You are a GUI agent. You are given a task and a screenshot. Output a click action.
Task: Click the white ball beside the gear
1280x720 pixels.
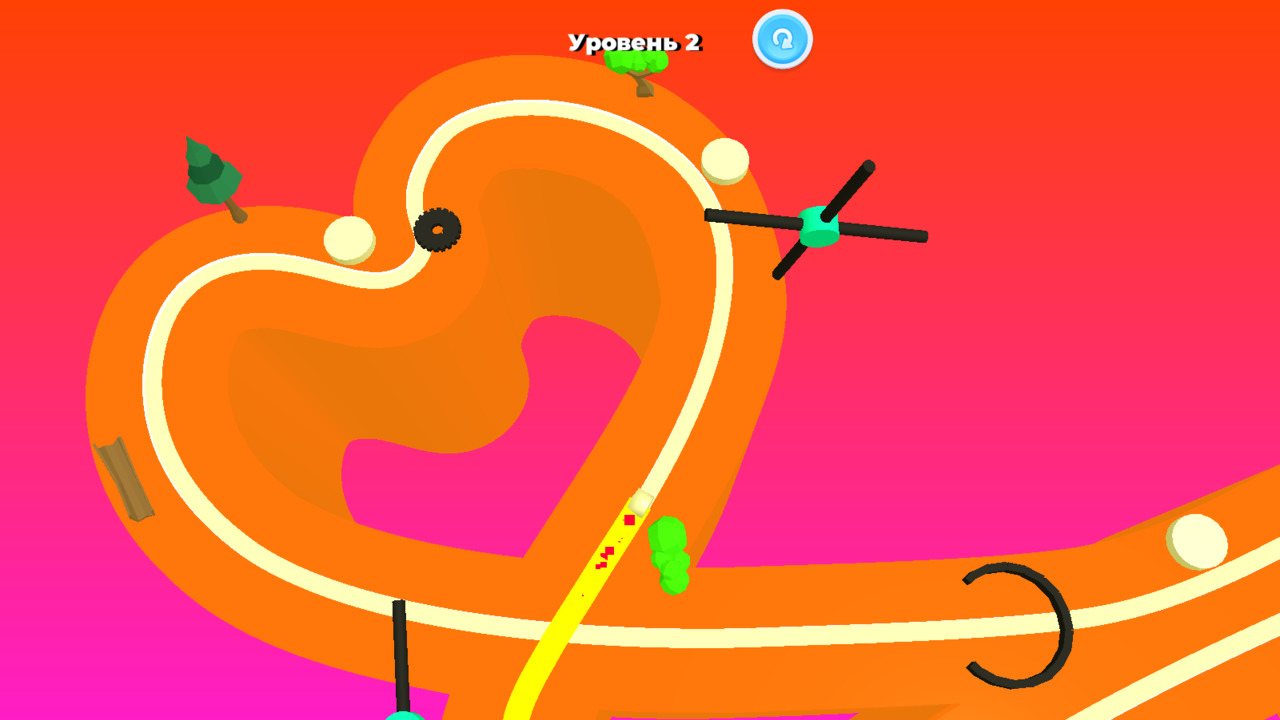tap(350, 240)
